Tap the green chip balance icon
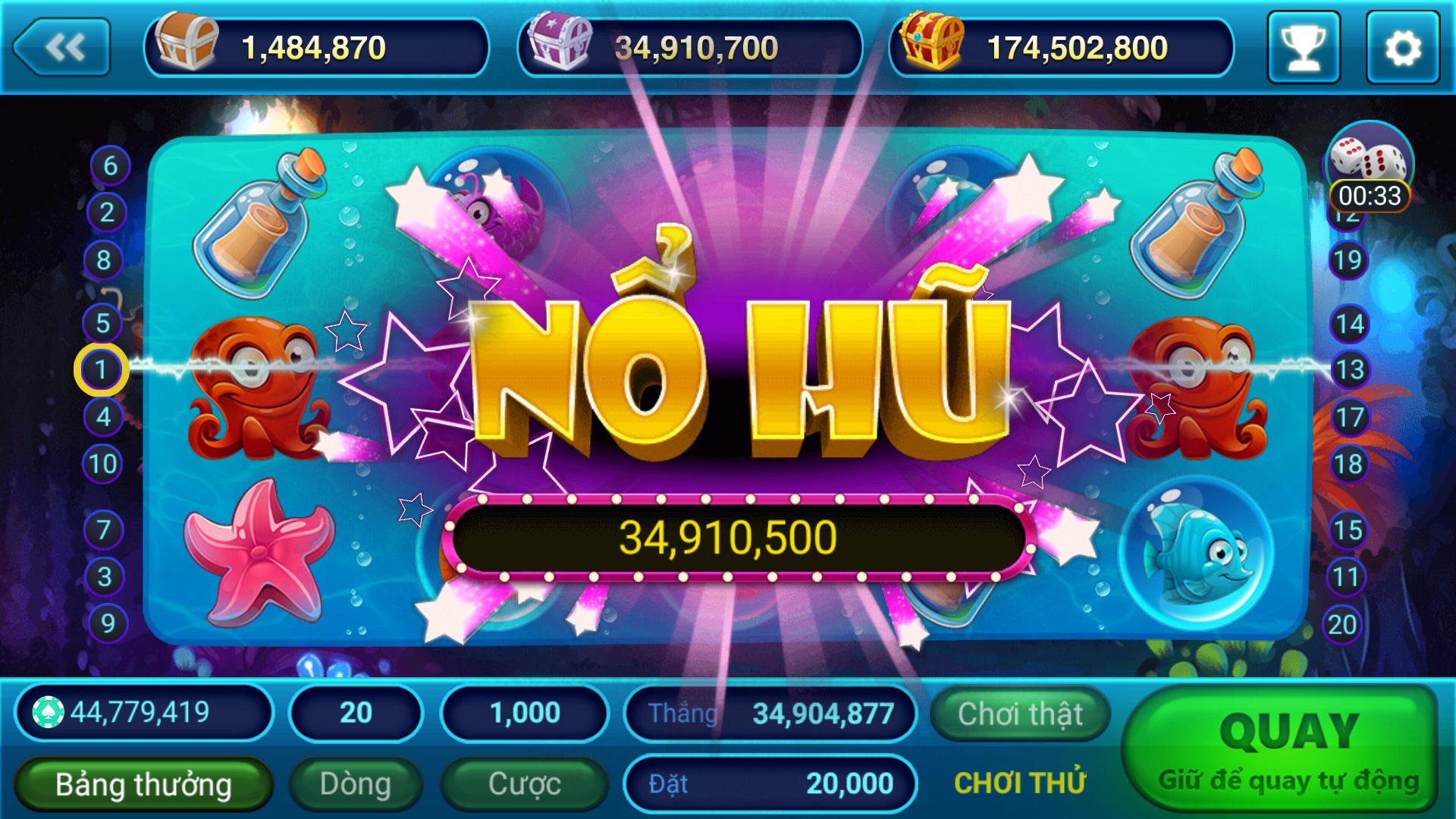1456x819 pixels. [x=49, y=711]
